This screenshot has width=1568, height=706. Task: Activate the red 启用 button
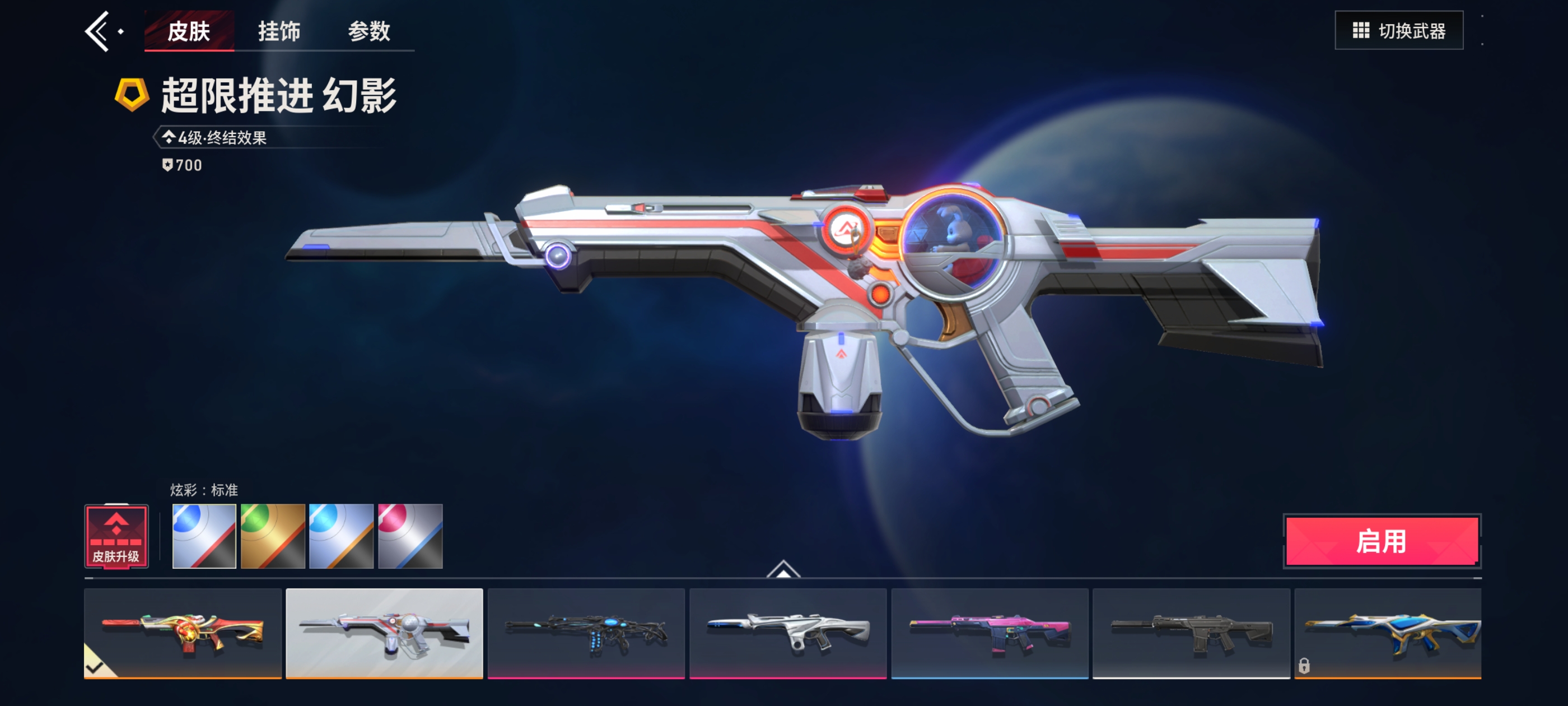coord(1381,541)
